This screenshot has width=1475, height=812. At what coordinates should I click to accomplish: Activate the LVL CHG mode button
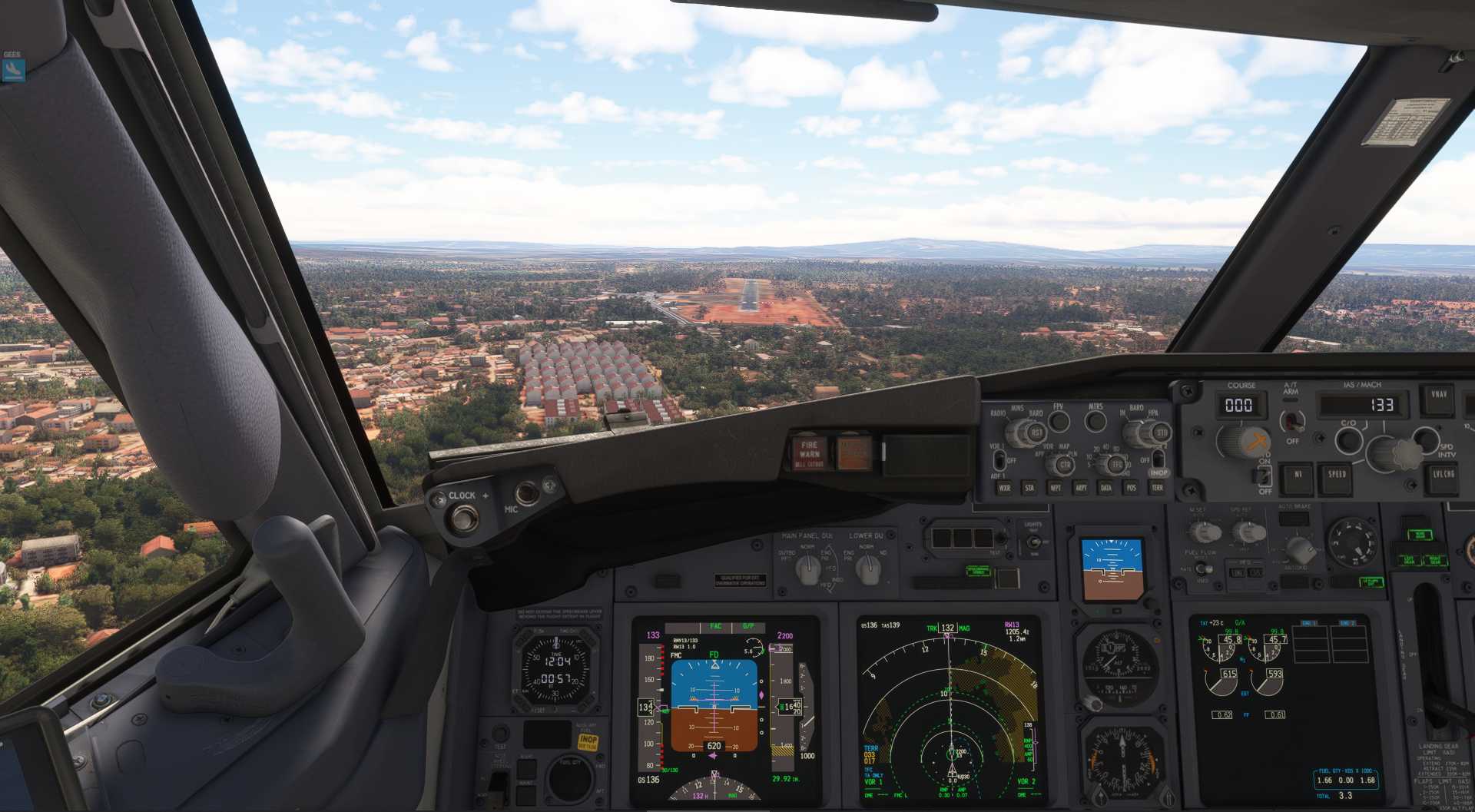(x=1444, y=476)
